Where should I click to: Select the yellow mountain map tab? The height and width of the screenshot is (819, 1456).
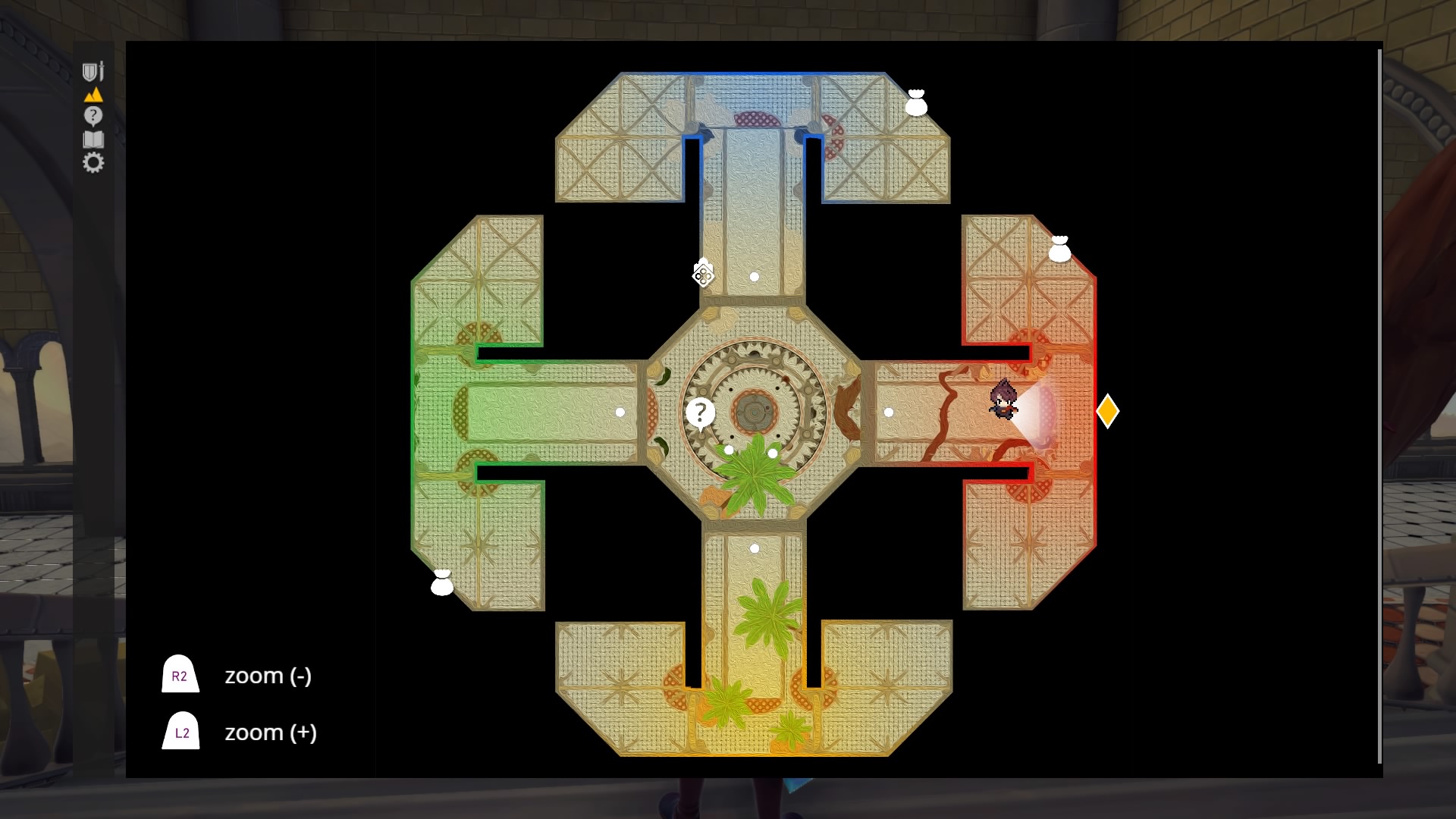point(93,95)
